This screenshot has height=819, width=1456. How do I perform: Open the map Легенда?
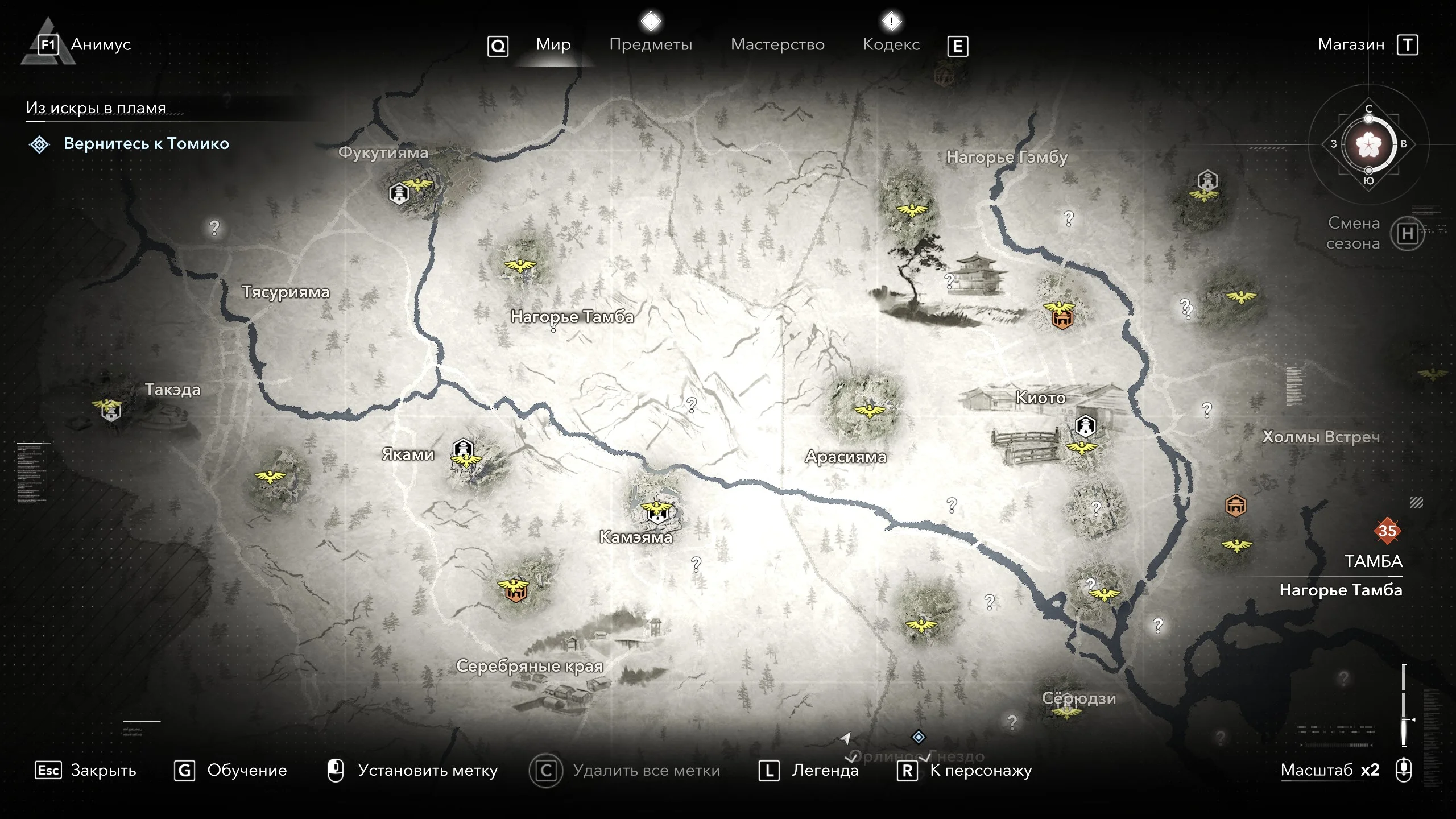(825, 770)
